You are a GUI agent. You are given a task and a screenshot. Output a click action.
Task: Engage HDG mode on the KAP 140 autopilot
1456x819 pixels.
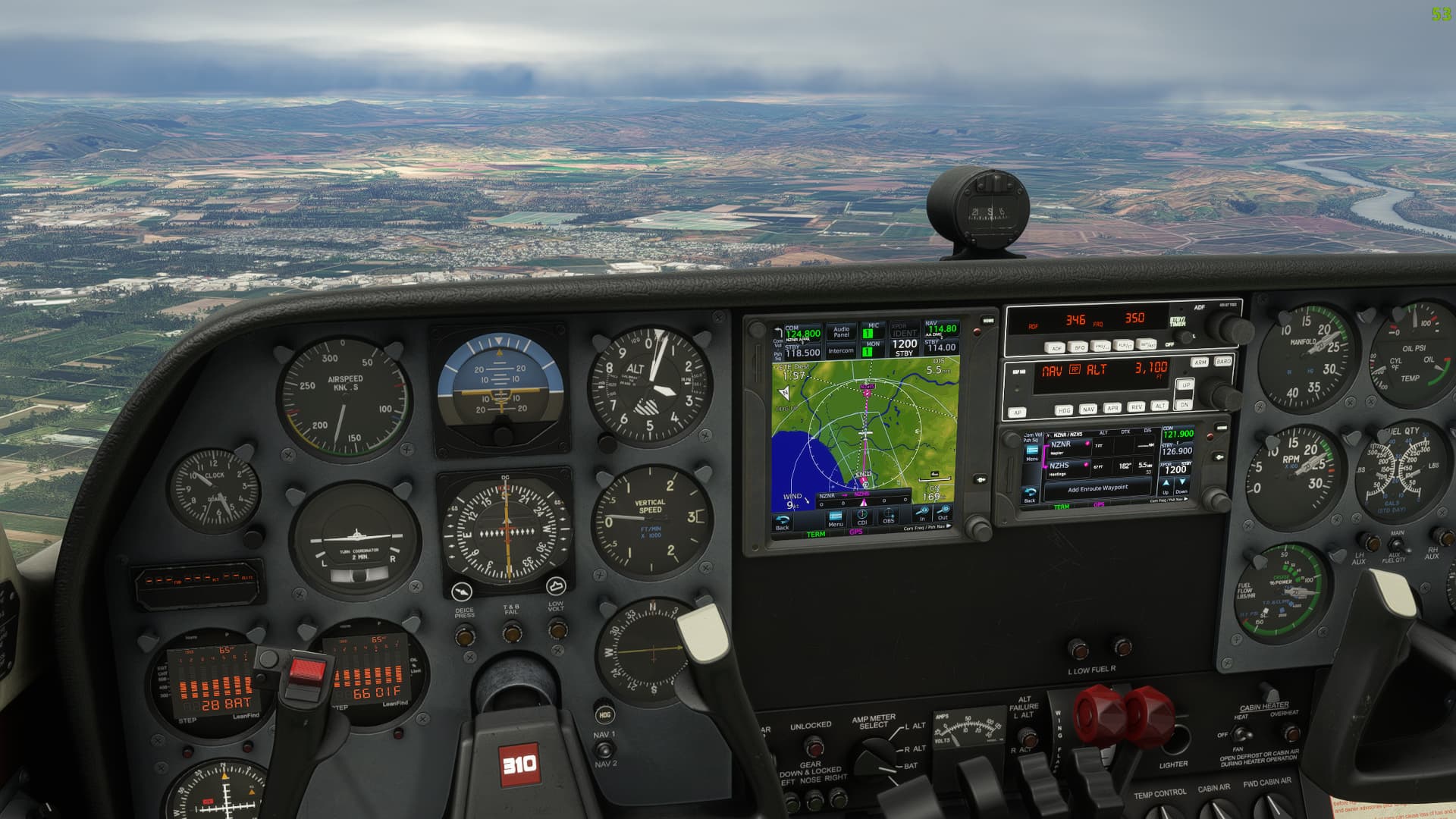click(x=1065, y=409)
